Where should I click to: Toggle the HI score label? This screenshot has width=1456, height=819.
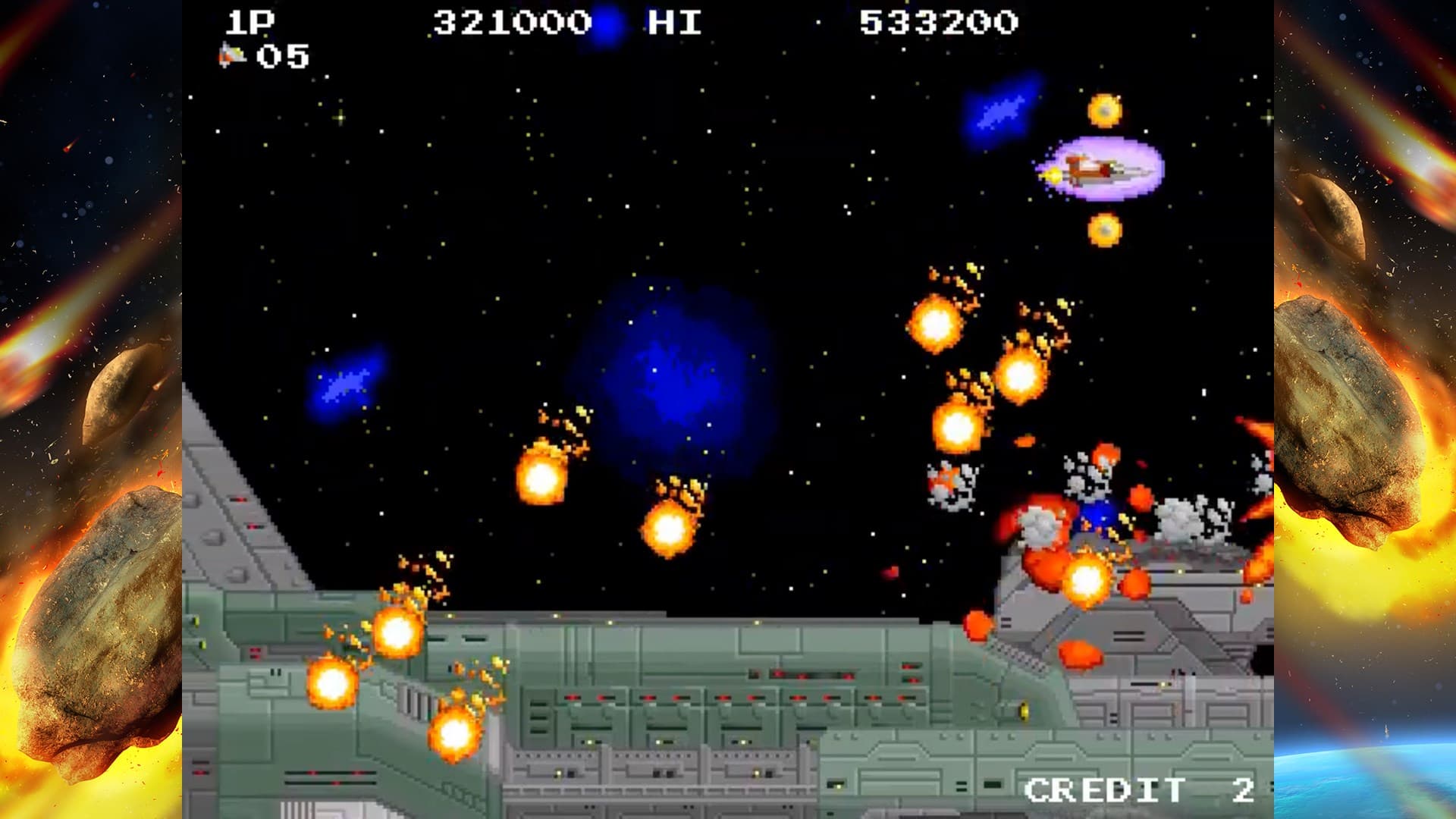point(673,23)
